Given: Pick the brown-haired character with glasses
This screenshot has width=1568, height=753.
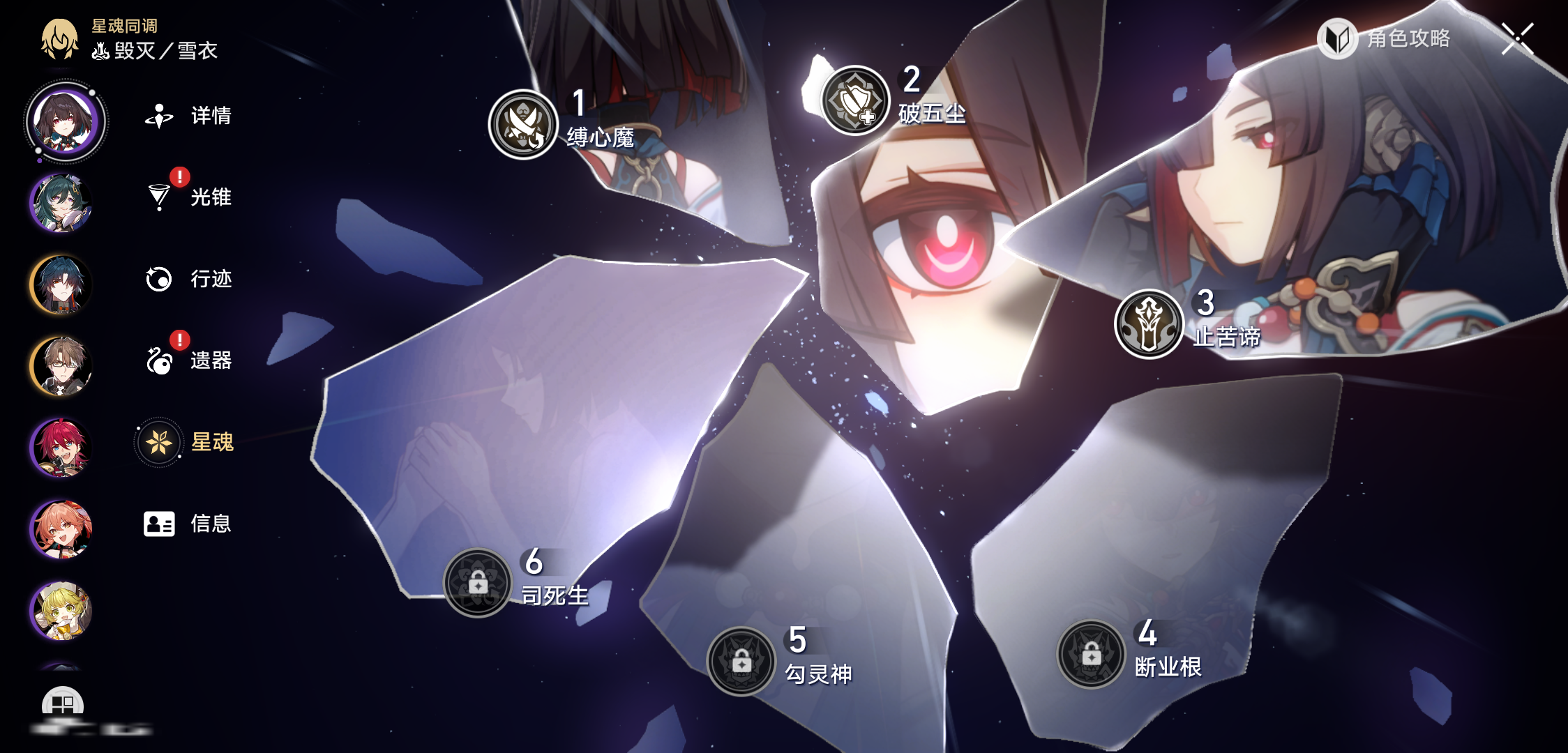Looking at the screenshot, I should click(x=61, y=366).
